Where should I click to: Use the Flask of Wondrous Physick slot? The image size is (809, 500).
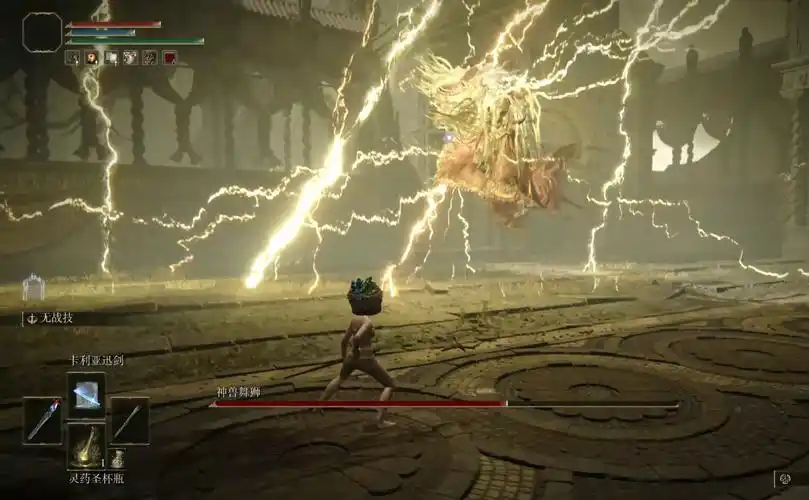pos(86,445)
